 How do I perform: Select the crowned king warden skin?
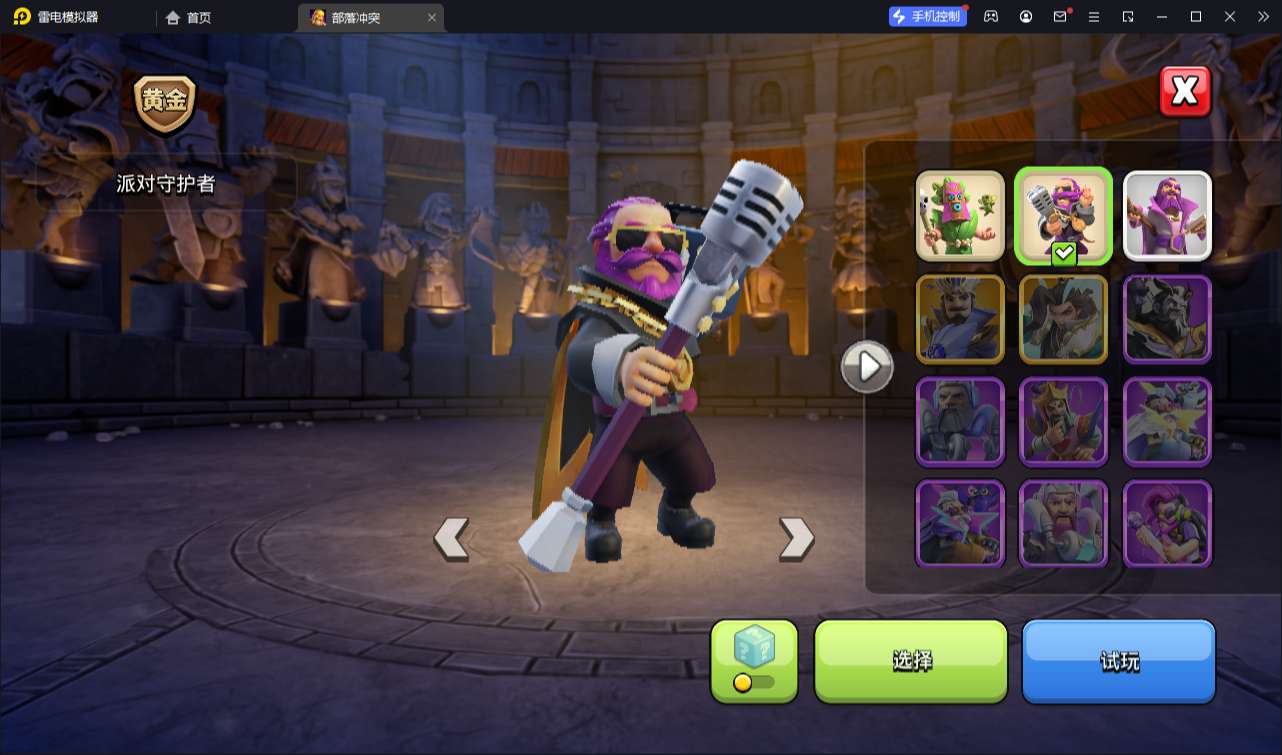click(1064, 421)
